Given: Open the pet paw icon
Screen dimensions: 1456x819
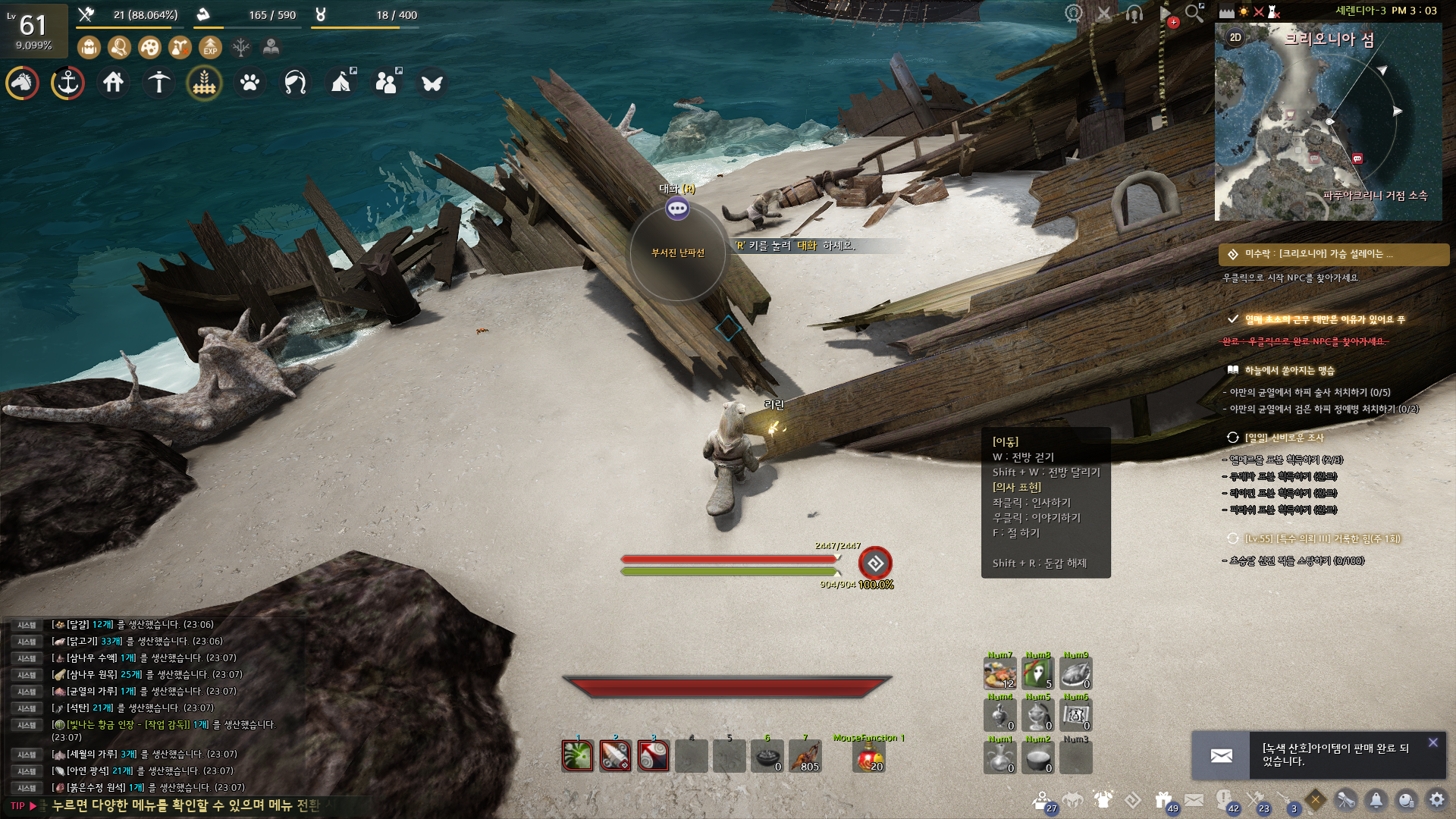Looking at the screenshot, I should point(250,83).
